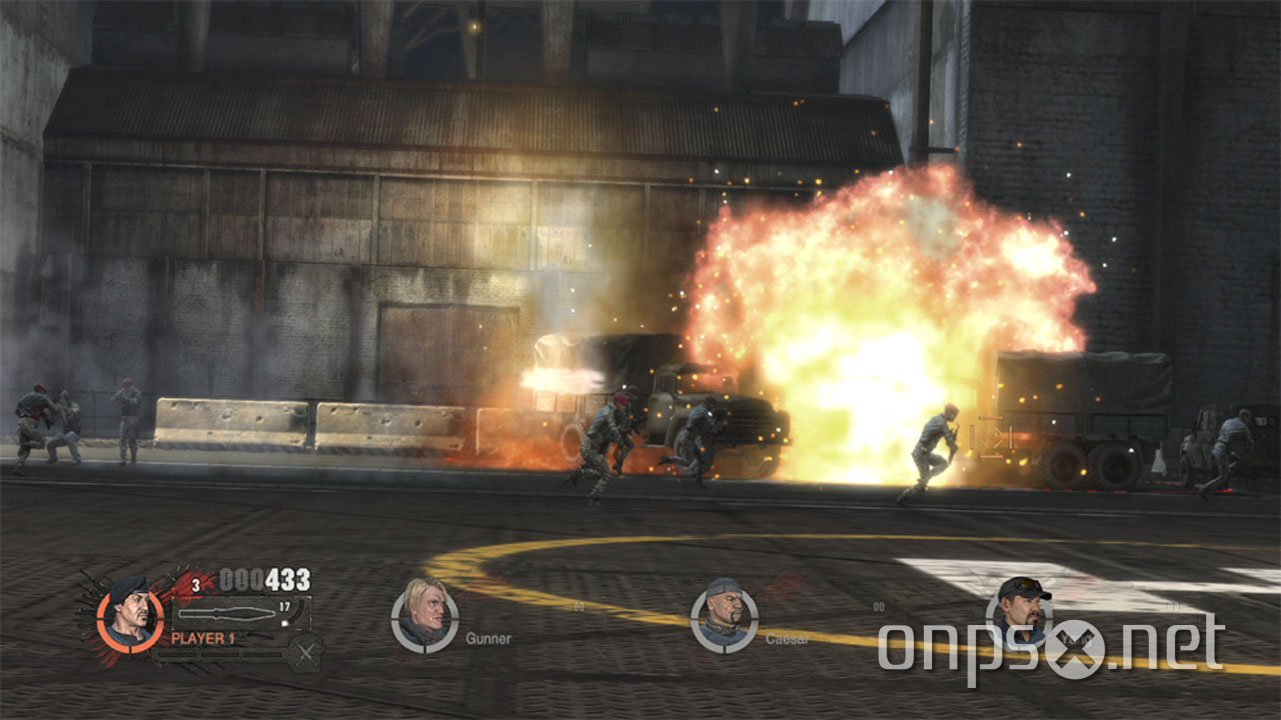This screenshot has height=720, width=1281.
Task: Expand Player 1's weapon info panel
Action: click(x=240, y=610)
